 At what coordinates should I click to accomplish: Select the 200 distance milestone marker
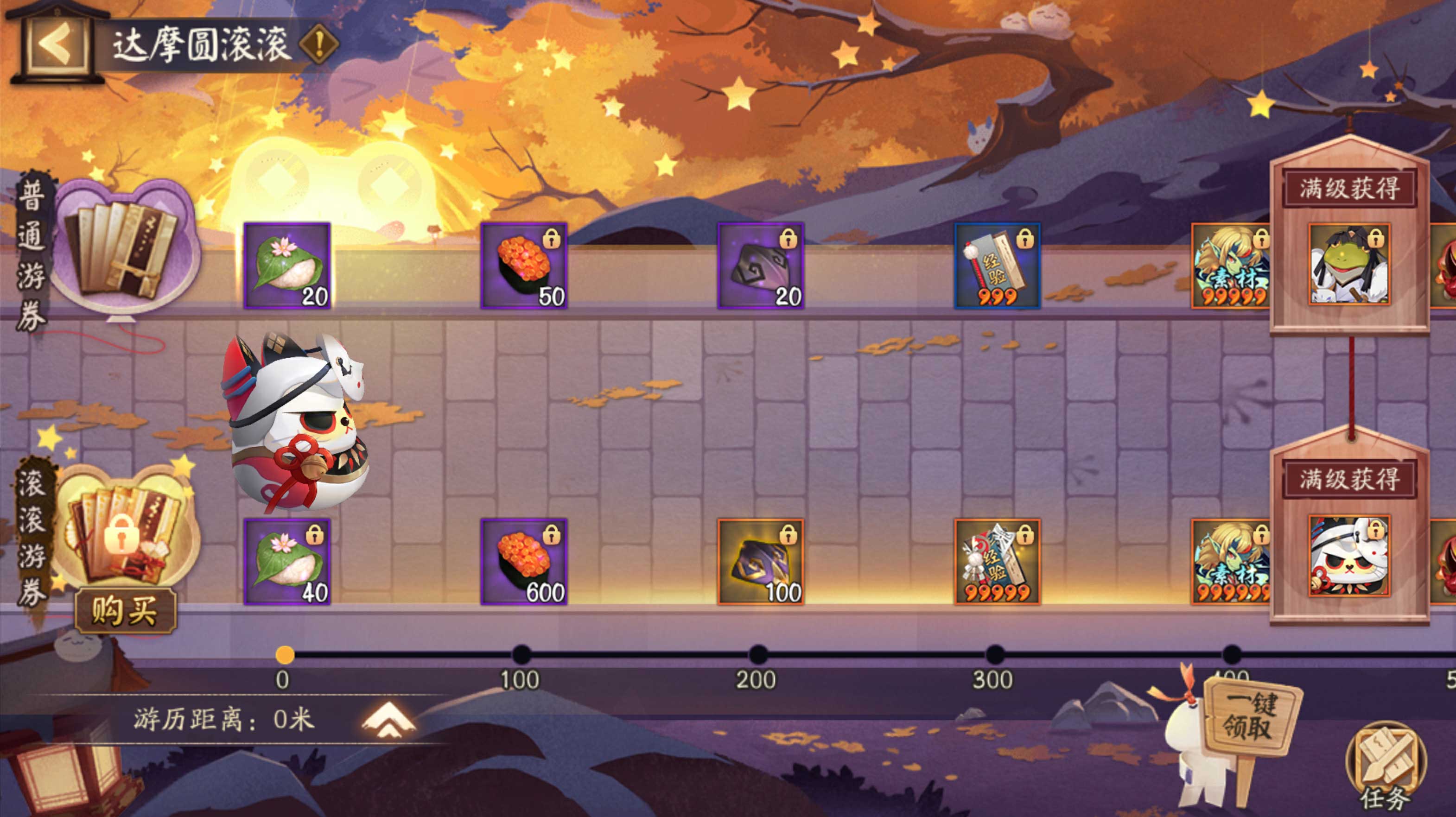coord(758,655)
